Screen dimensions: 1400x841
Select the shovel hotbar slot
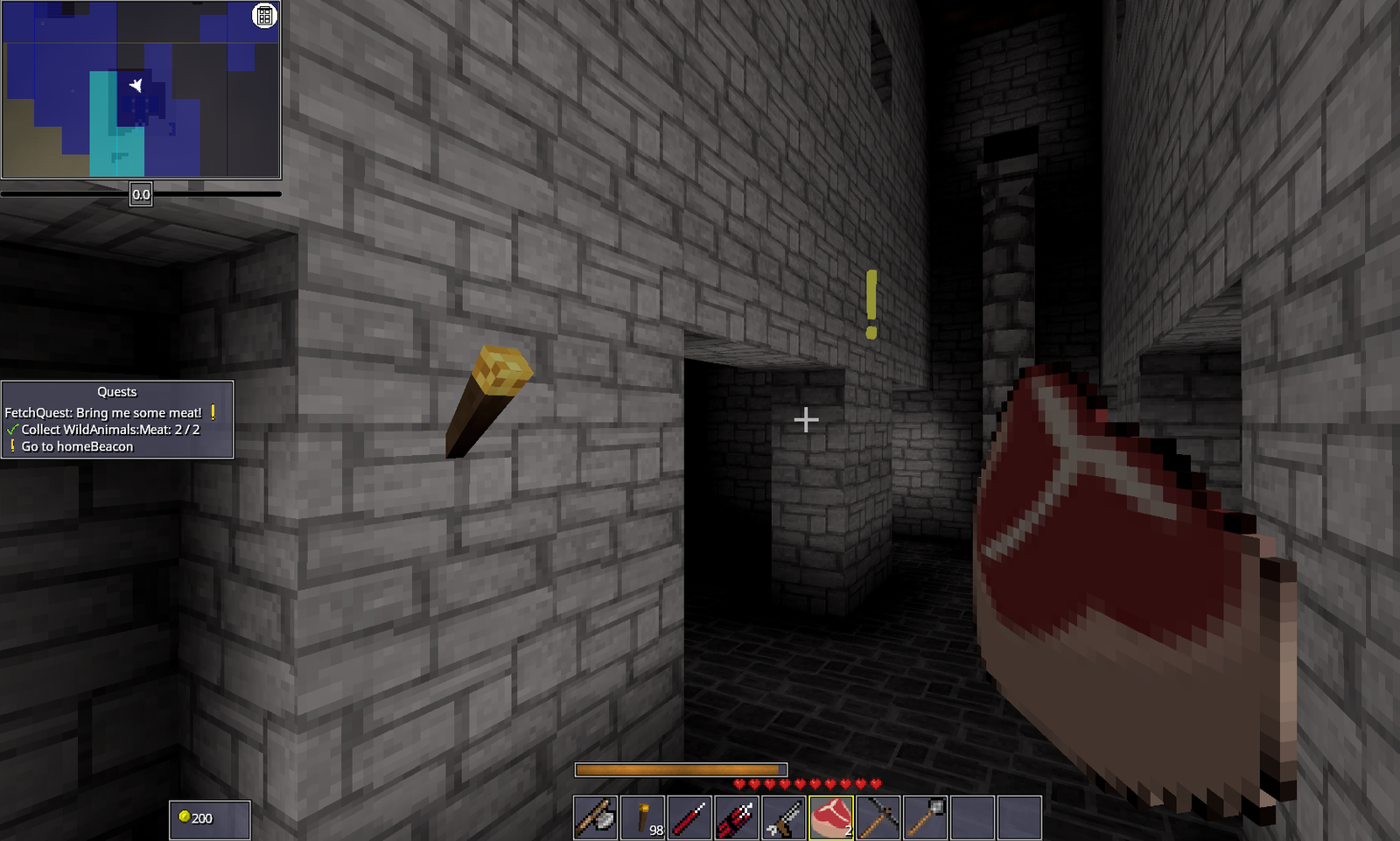pyautogui.click(x=926, y=818)
